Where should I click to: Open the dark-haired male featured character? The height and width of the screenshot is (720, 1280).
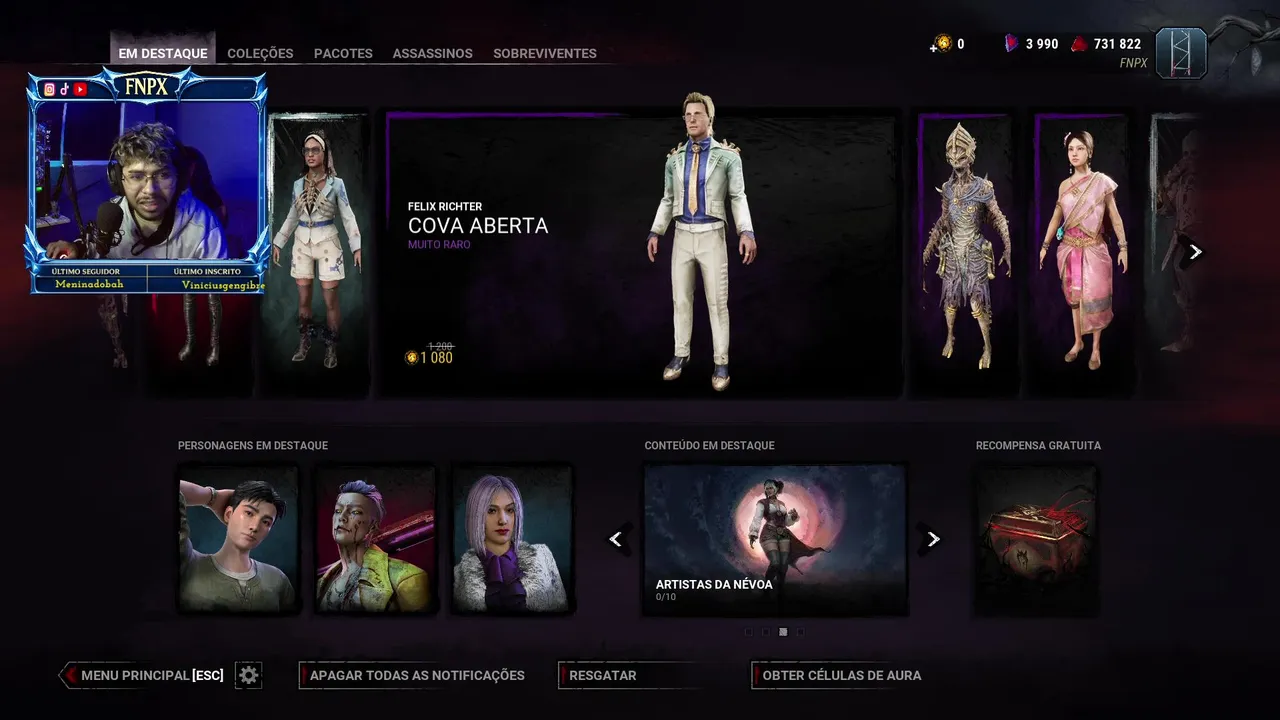238,538
